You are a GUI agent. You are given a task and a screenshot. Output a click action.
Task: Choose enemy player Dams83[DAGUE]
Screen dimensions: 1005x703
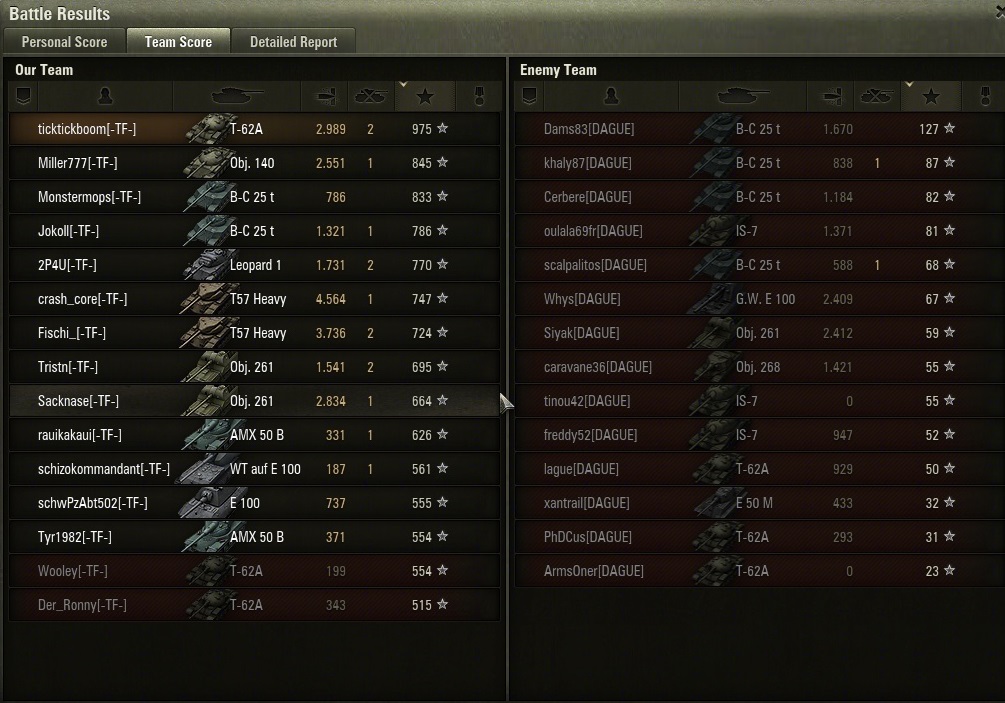coord(589,129)
